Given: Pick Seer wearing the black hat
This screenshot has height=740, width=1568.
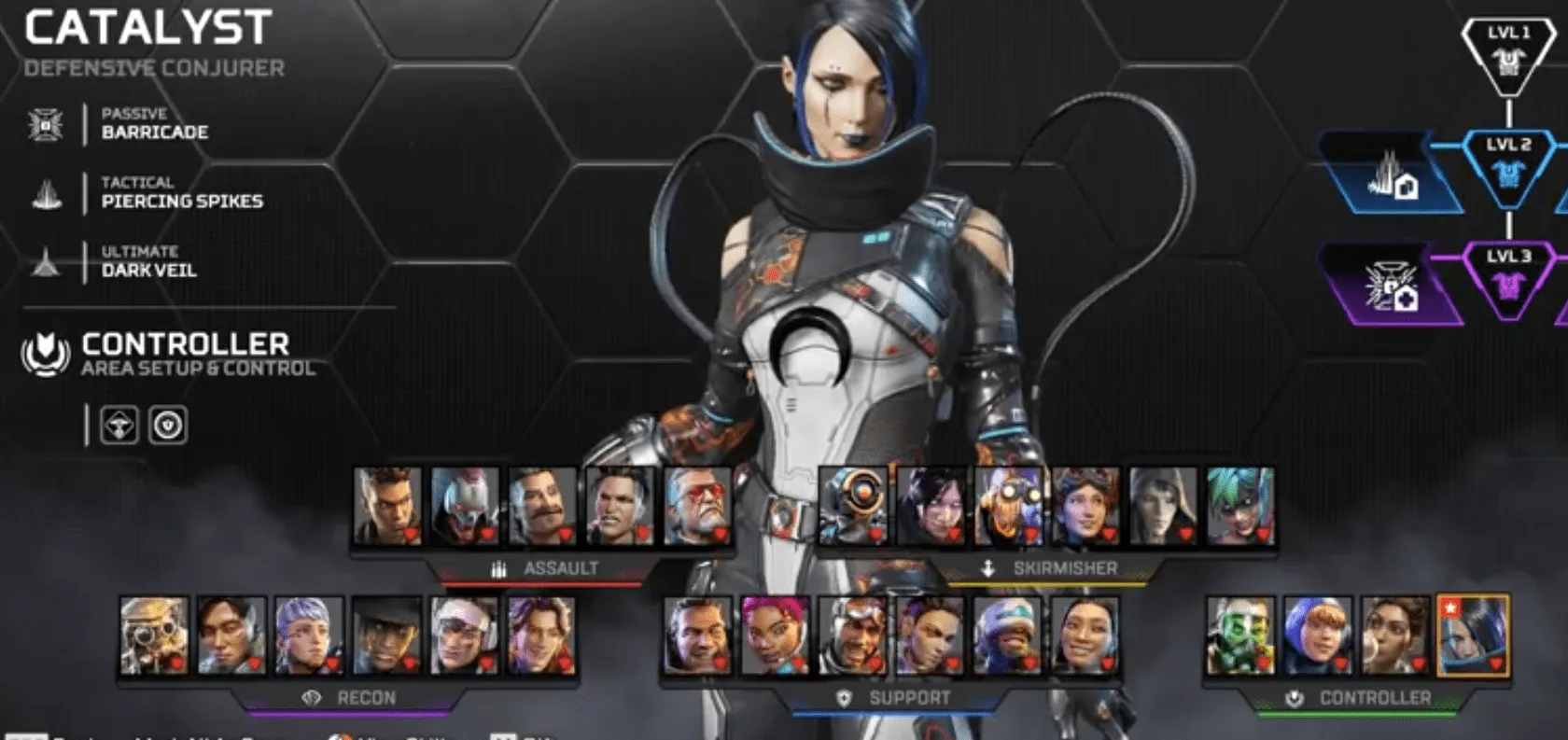Looking at the screenshot, I should pos(387,635).
